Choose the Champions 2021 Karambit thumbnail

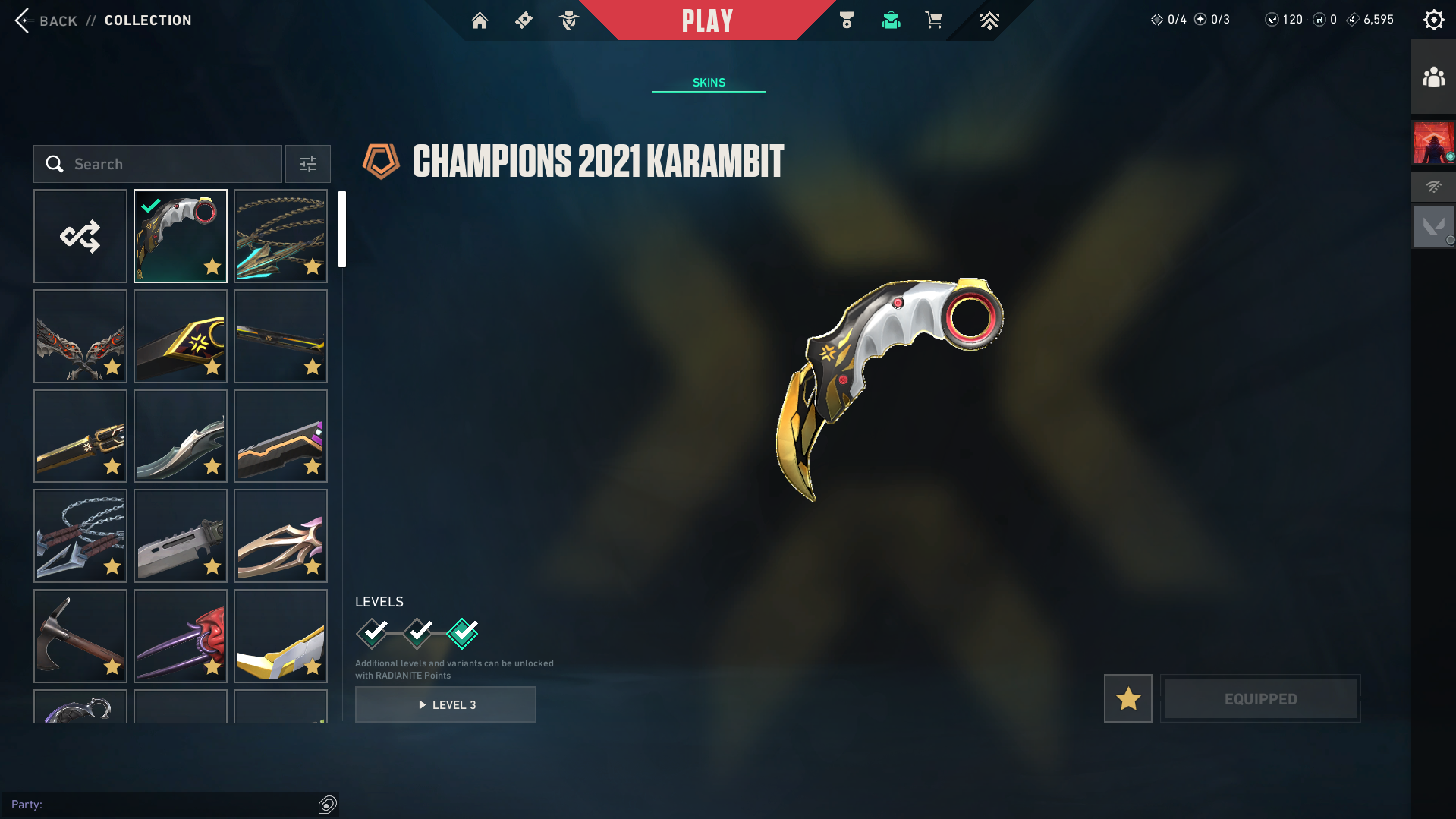click(x=181, y=236)
